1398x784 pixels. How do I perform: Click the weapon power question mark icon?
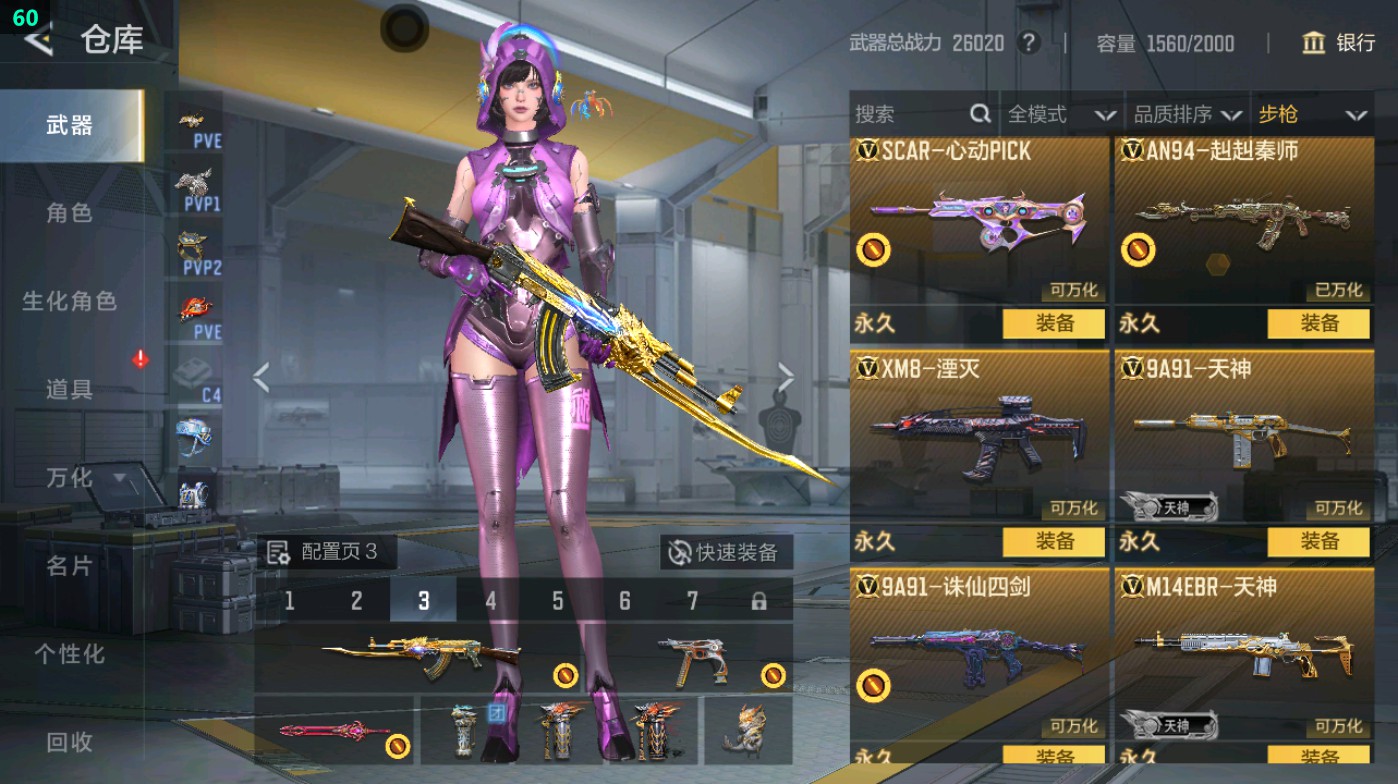click(1027, 43)
